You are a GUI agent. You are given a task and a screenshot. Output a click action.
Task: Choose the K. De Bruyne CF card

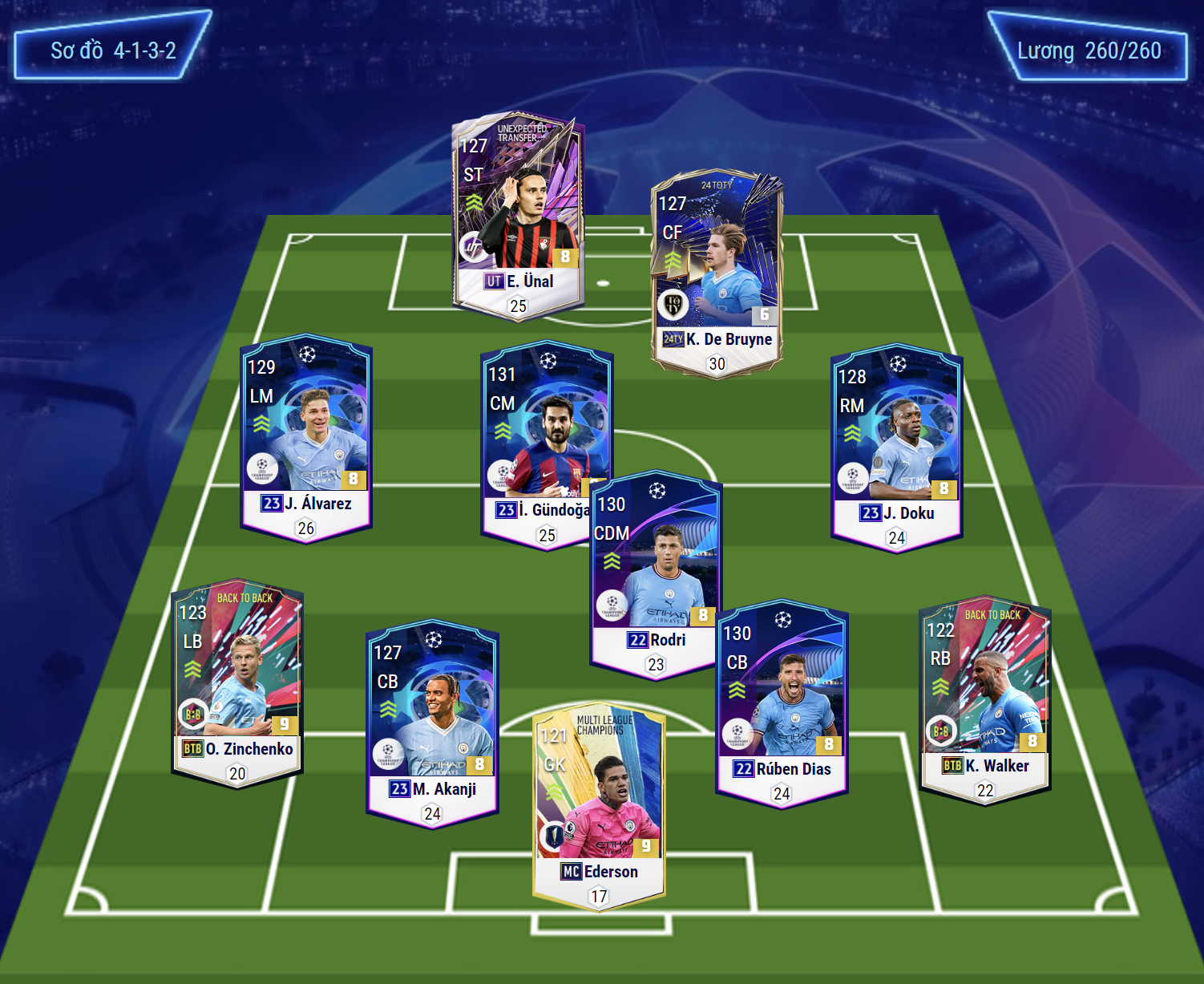[x=717, y=274]
